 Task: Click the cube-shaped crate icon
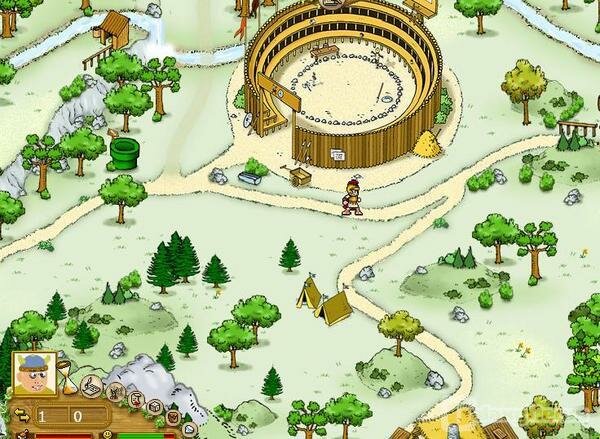(154, 407)
